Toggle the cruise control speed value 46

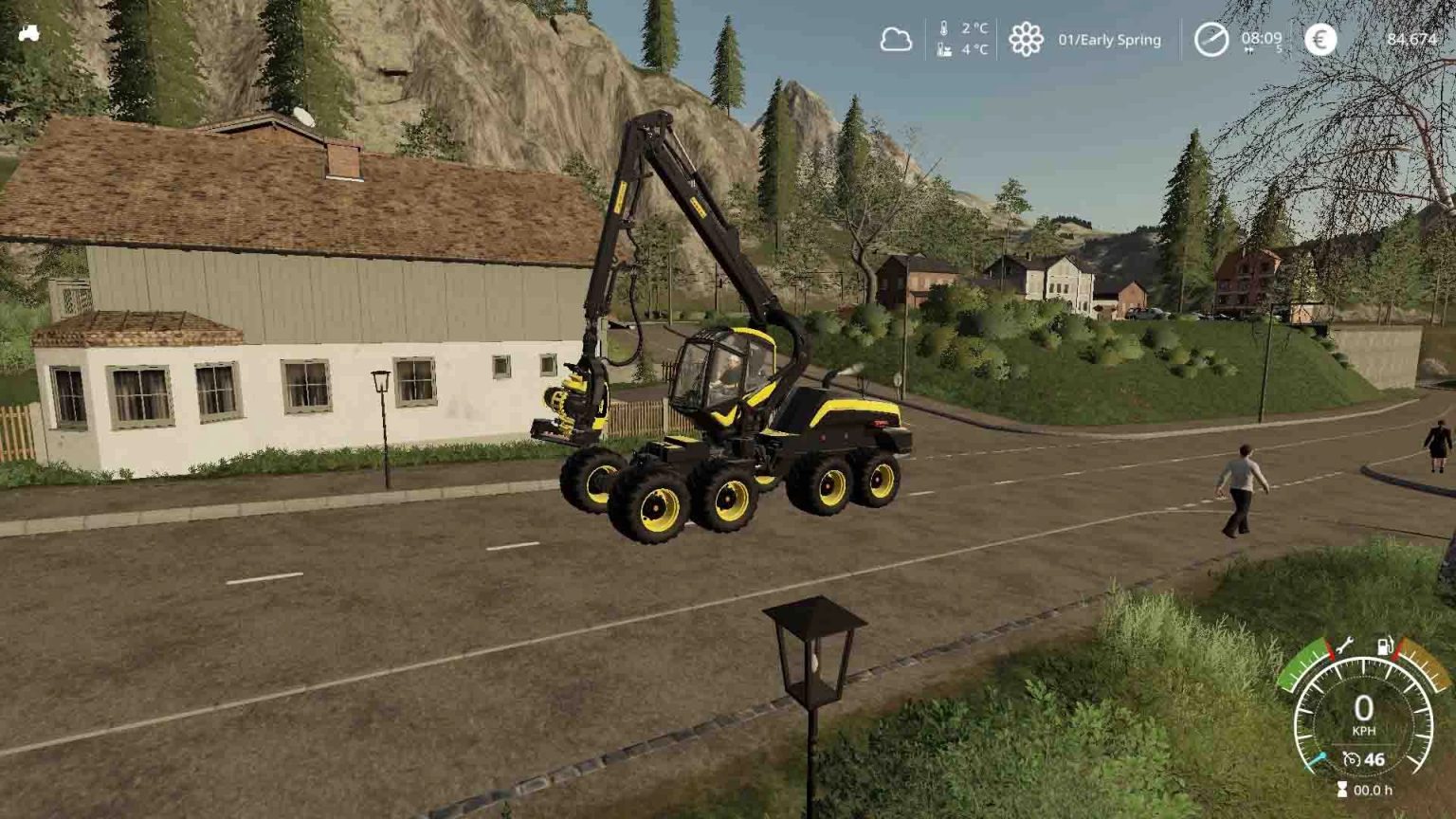tap(1374, 758)
